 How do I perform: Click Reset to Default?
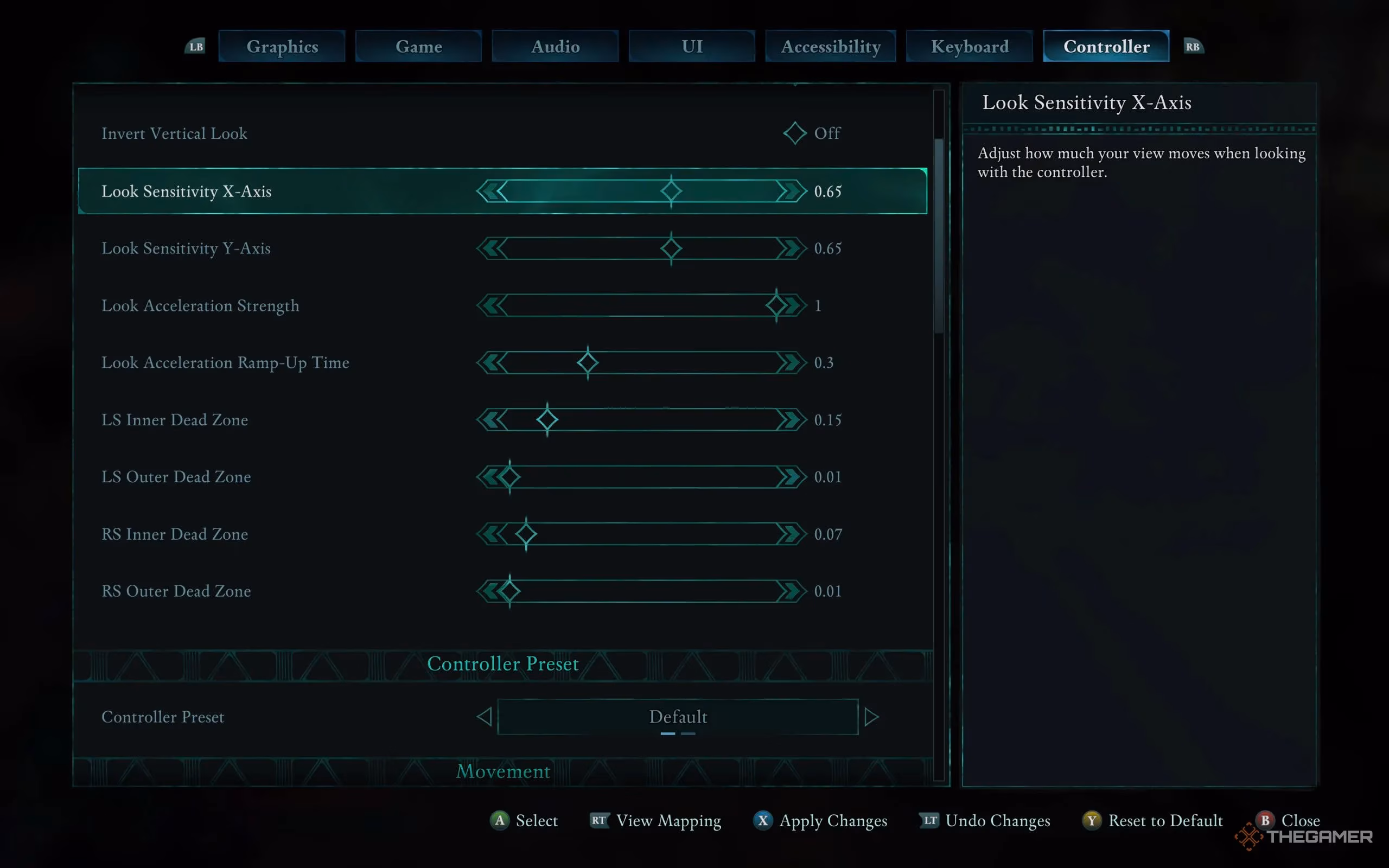click(x=1165, y=820)
